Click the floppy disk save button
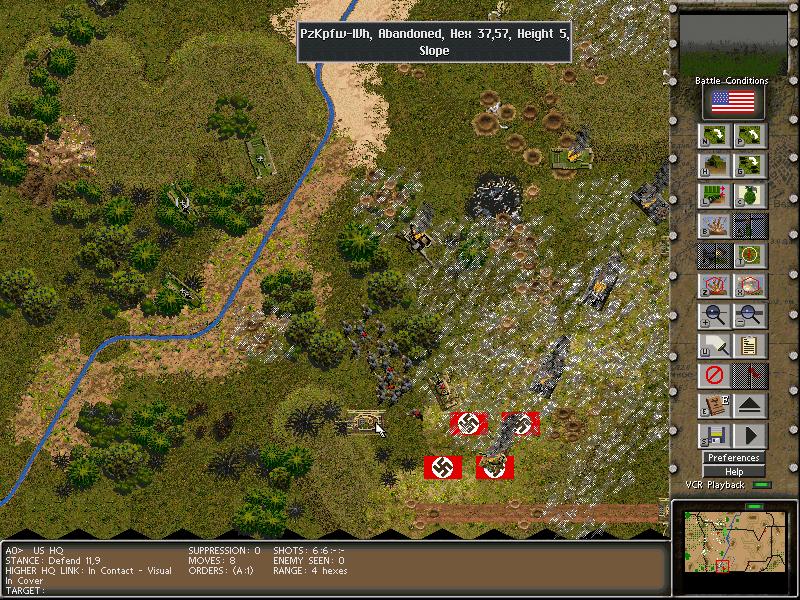Screen dimensions: 800x600 point(714,437)
